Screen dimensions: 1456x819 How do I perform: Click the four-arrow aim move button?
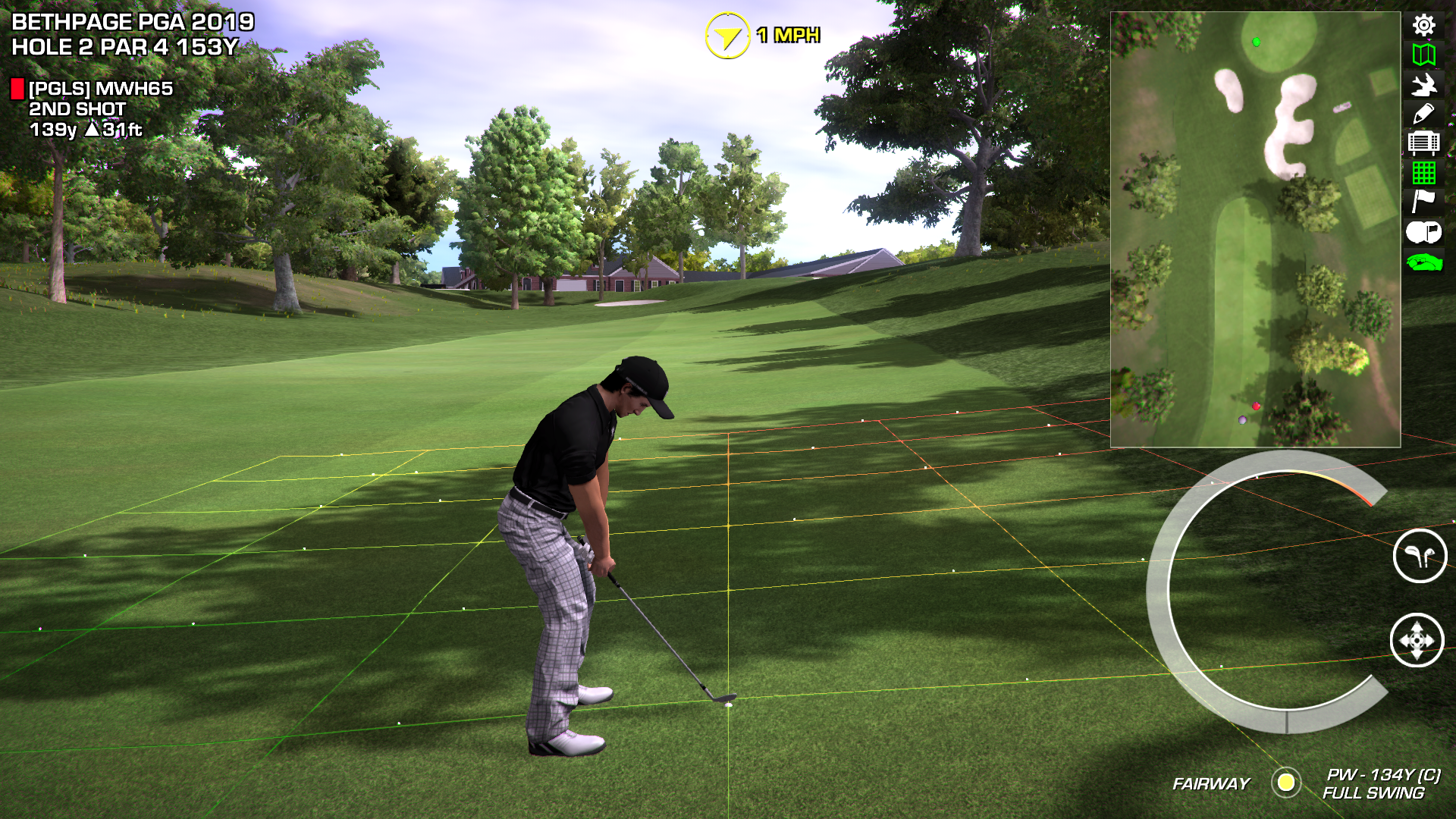1417,641
